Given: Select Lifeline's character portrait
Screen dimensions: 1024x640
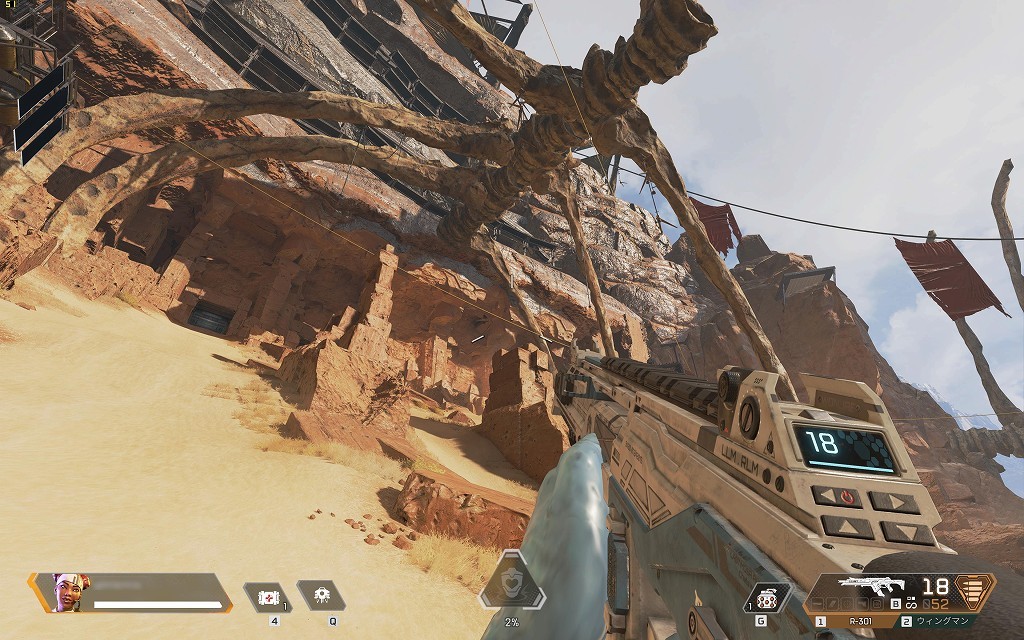Looking at the screenshot, I should point(68,591).
